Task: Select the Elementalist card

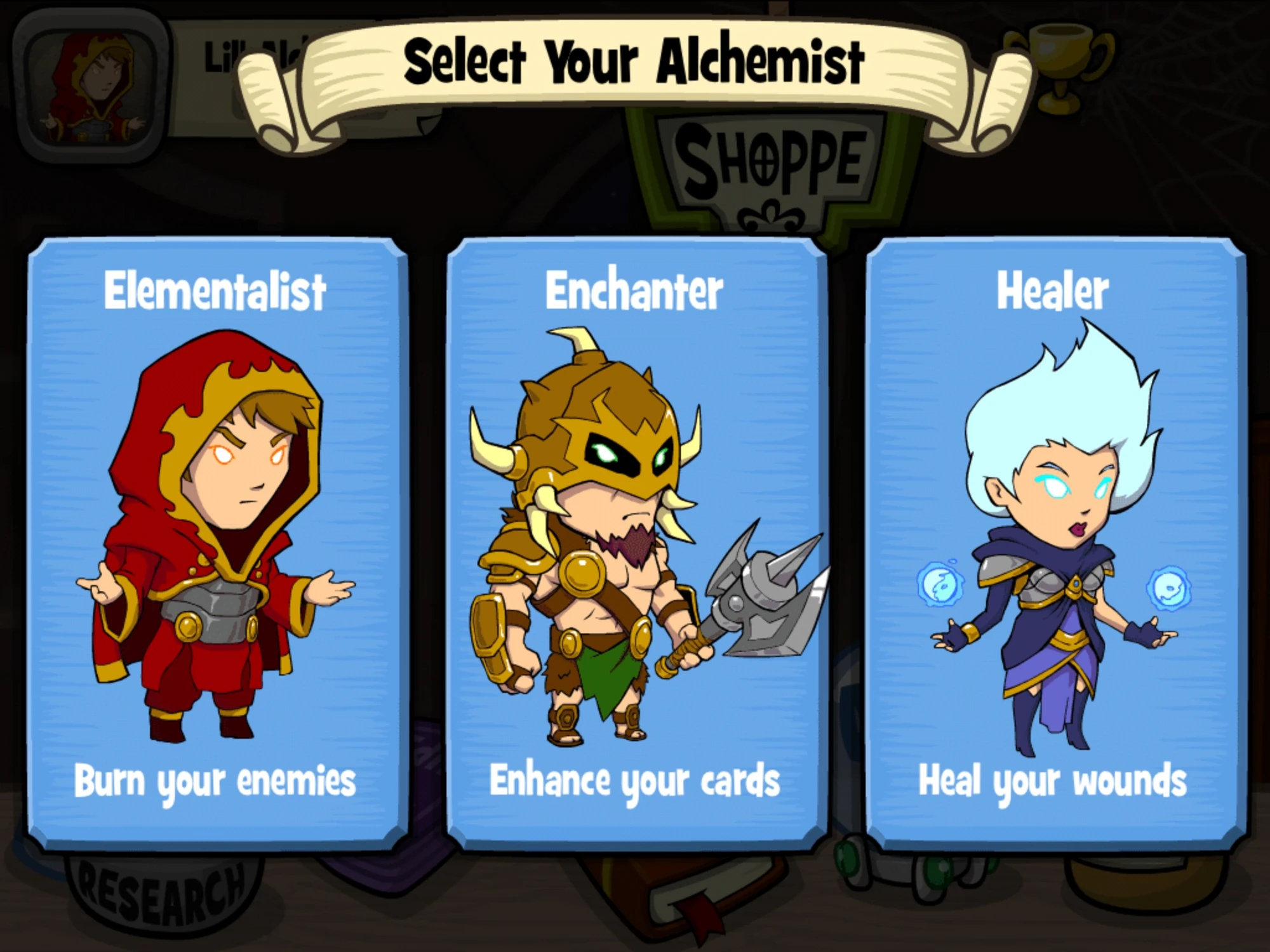Action: pos(213,539)
